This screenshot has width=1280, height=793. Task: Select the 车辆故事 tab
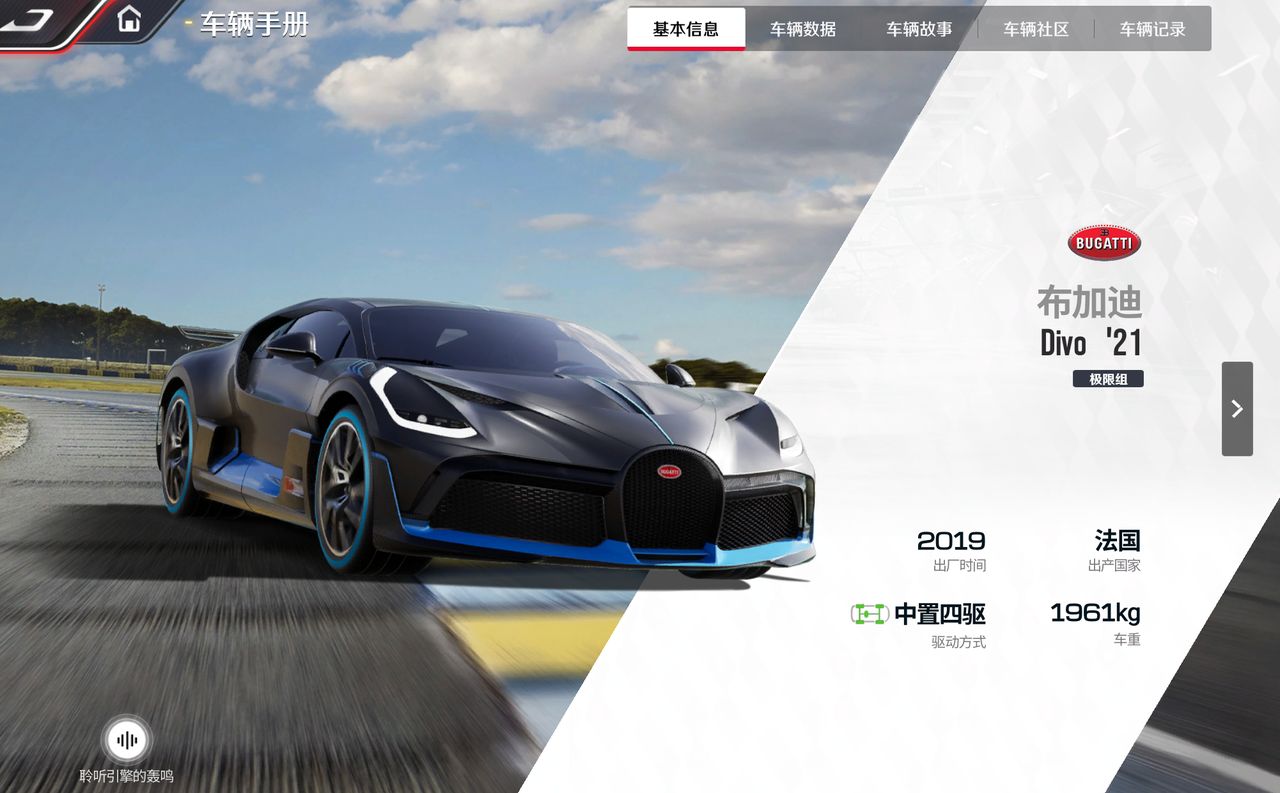(x=919, y=29)
